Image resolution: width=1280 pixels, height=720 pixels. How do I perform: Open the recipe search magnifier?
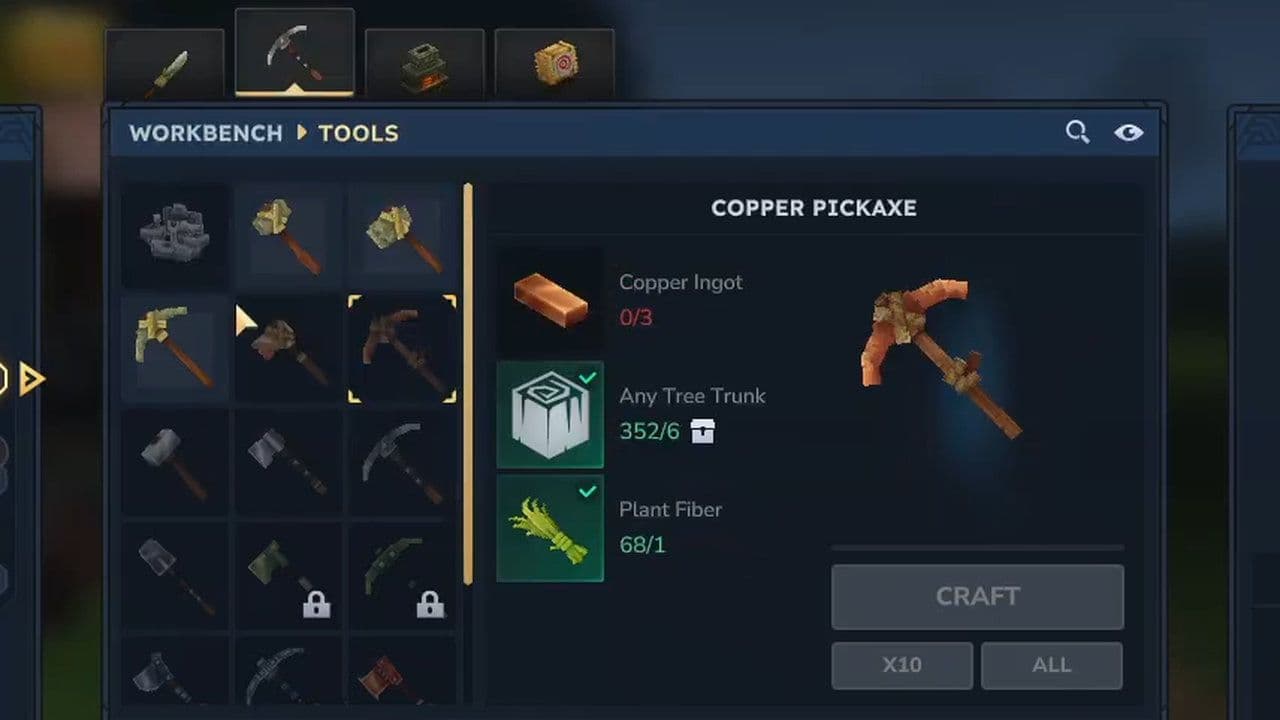(x=1077, y=131)
